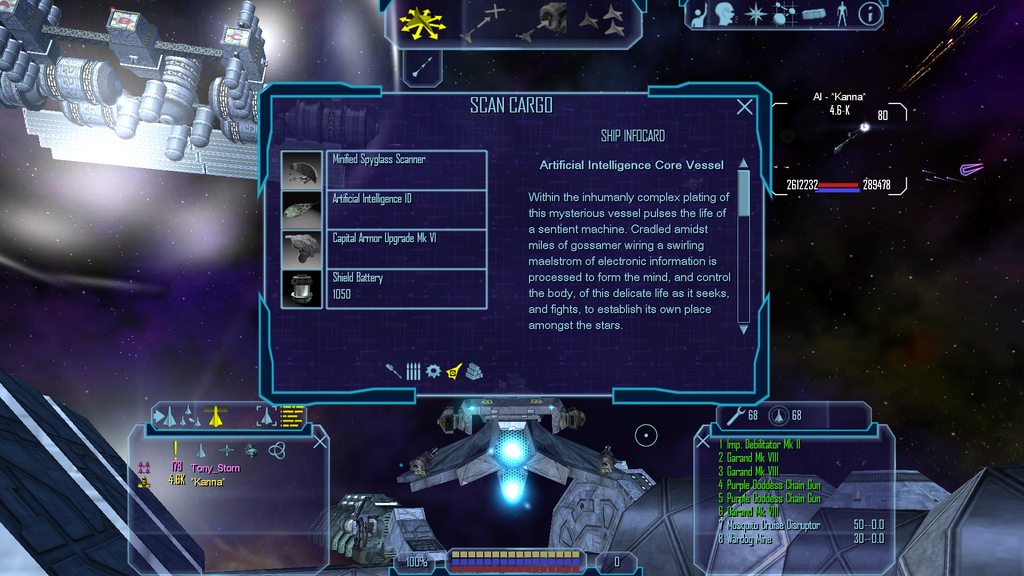This screenshot has width=1024, height=576.
Task: Activate the yellow free flight maneuver icon
Action: pyautogui.click(x=416, y=21)
